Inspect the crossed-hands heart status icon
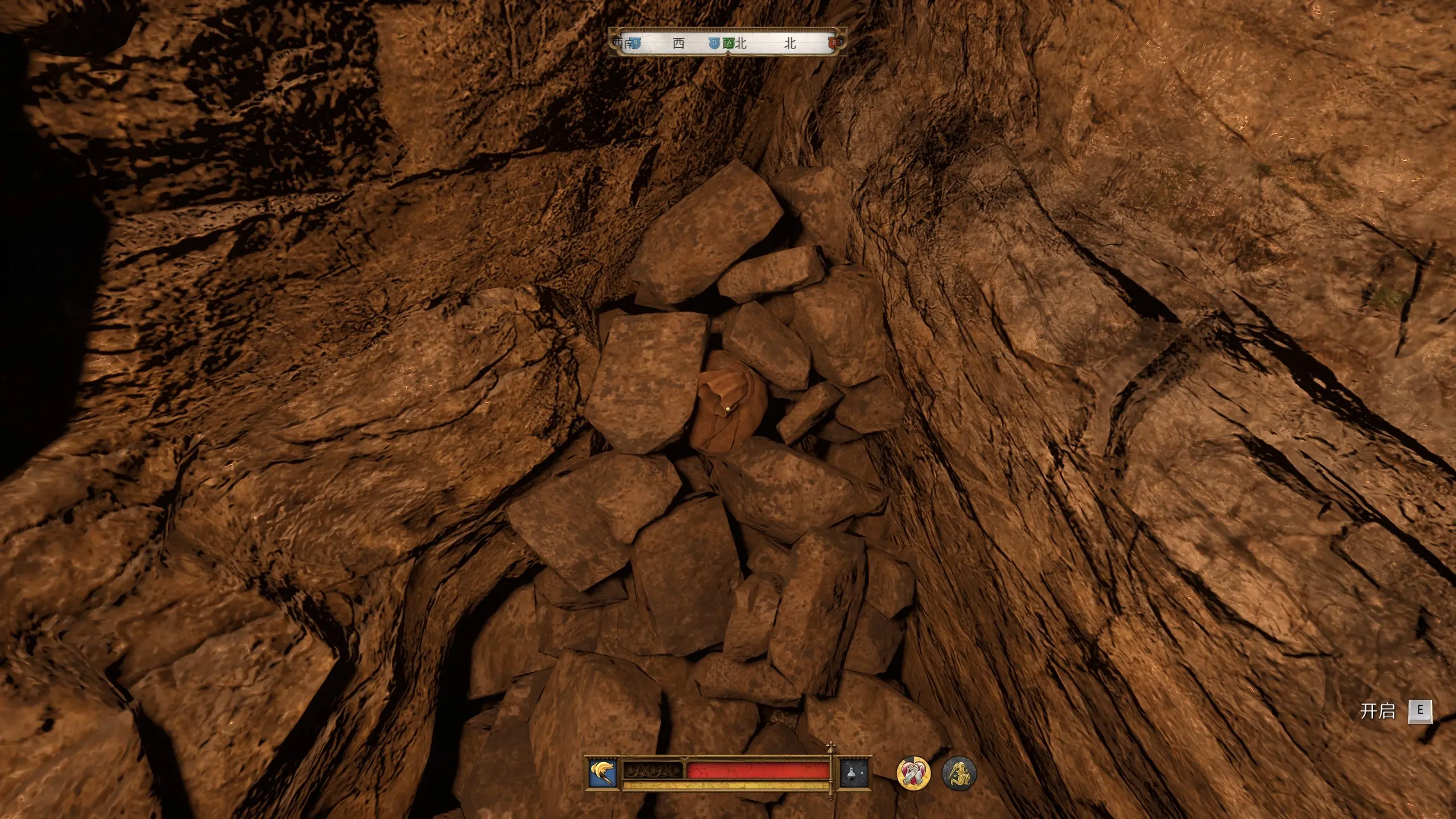Screen dimensions: 1456x819 [x=913, y=773]
